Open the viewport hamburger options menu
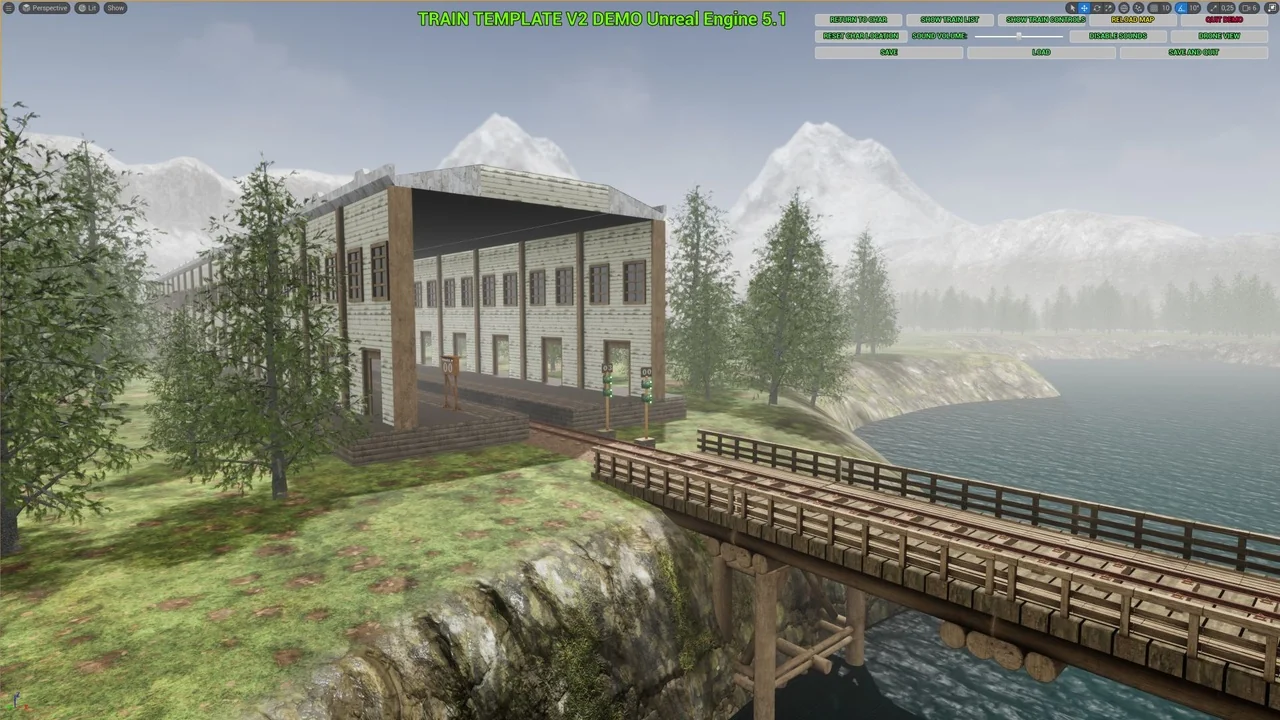The image size is (1280, 720). [8, 8]
